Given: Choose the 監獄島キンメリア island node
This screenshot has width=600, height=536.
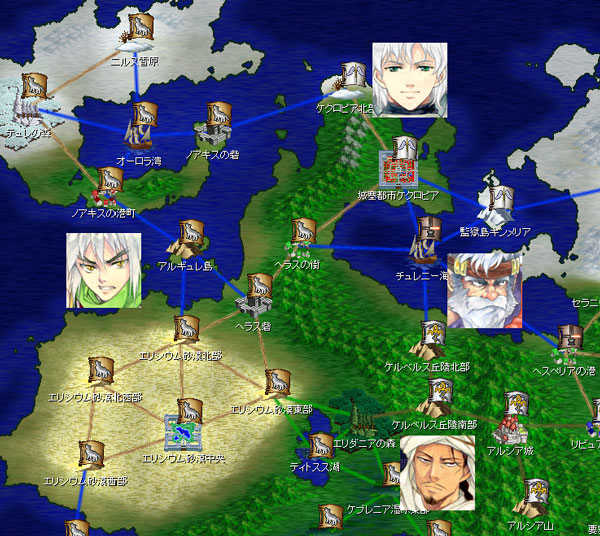Looking at the screenshot, I should tap(497, 201).
